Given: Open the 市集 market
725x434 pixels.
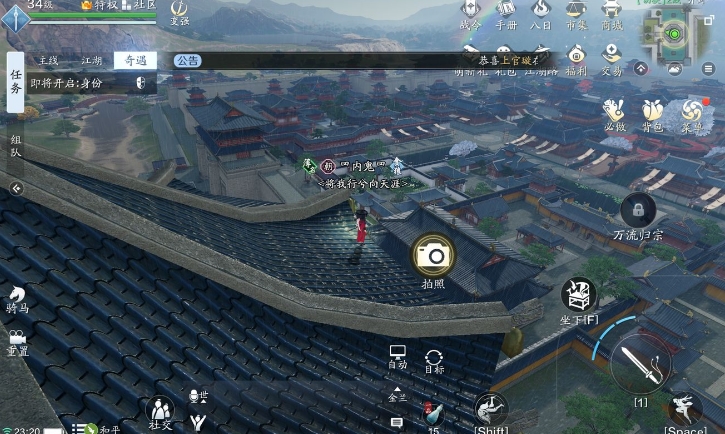Looking at the screenshot, I should click(x=576, y=15).
